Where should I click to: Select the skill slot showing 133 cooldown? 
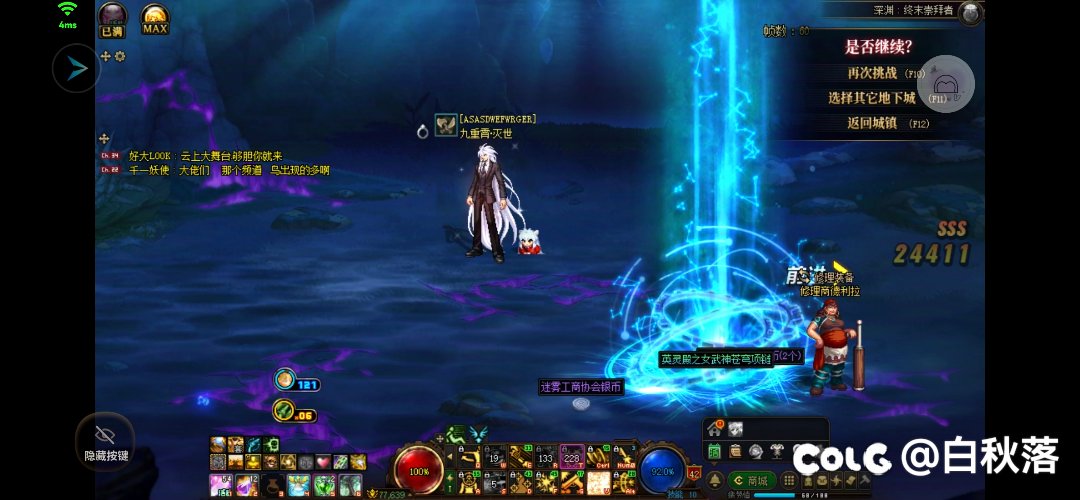click(x=546, y=457)
